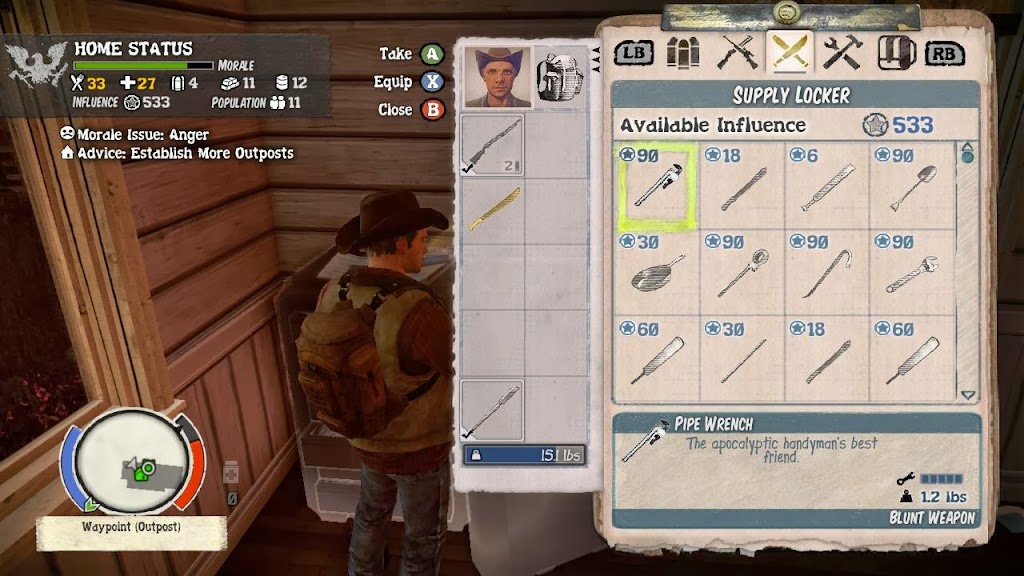Choose the rifle in the bottom inventory slot

(492, 410)
